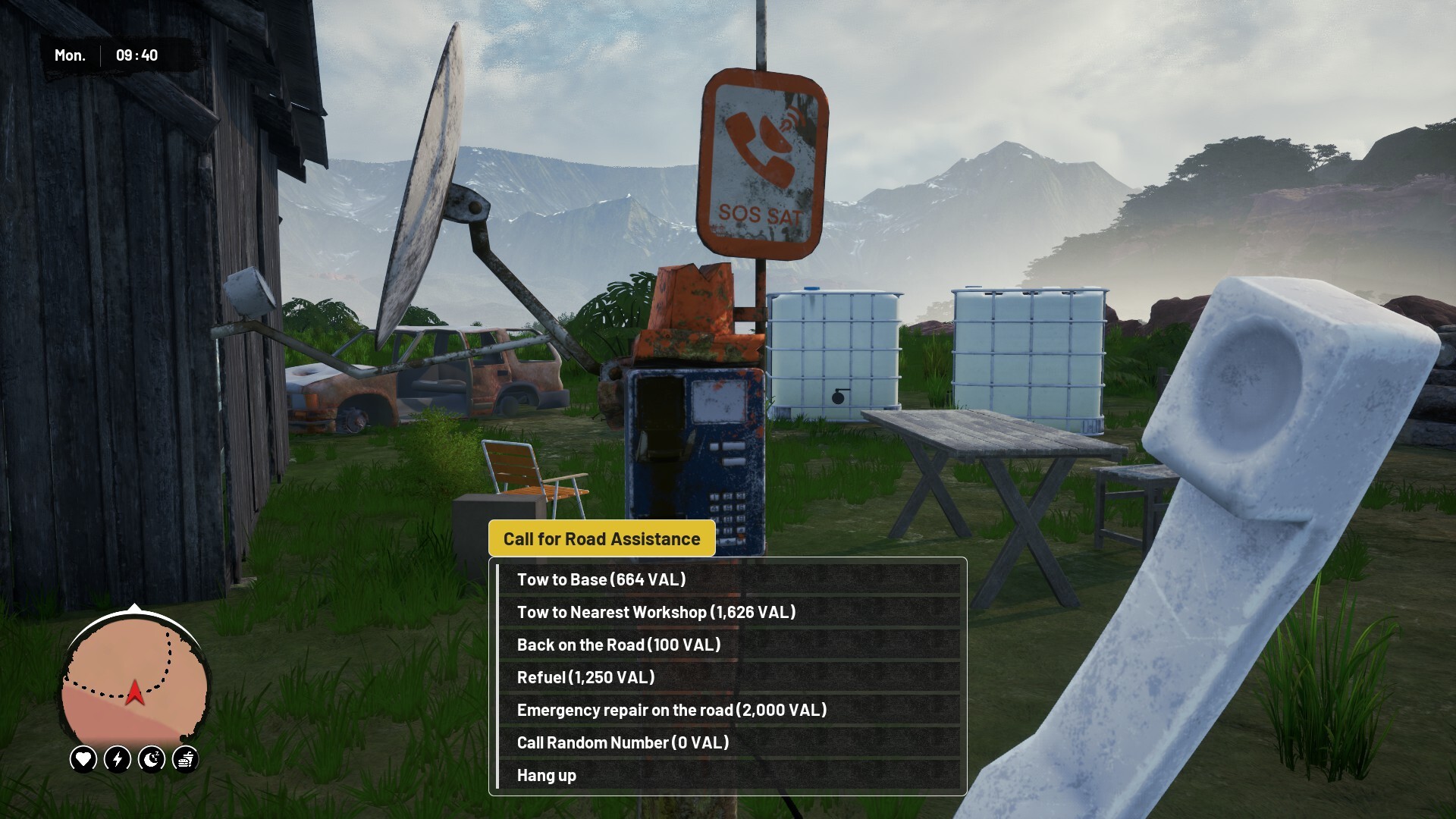Screen dimensions: 1456x819
Task: Choose Tow to Base for 664 VAL
Action: point(601,579)
